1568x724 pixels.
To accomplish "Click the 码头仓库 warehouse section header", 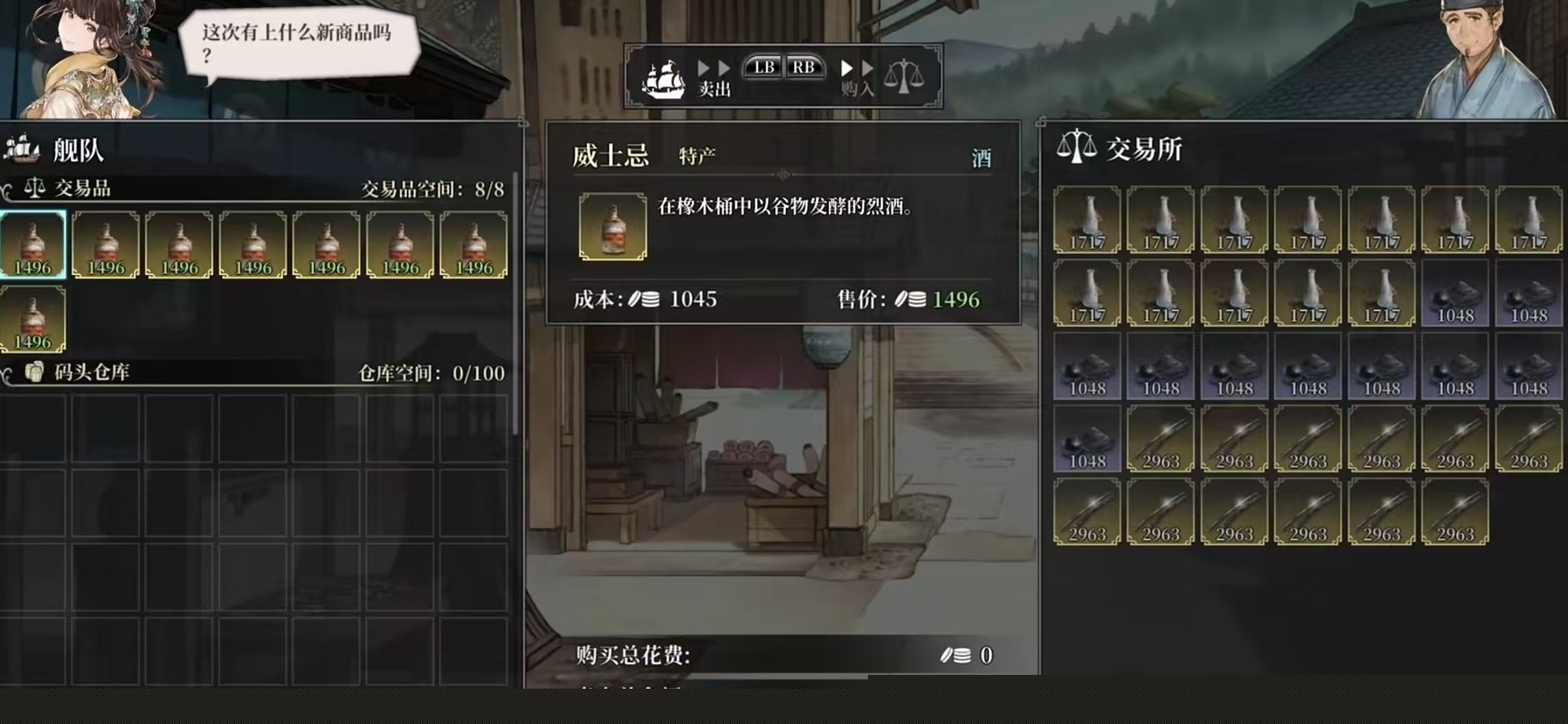I will point(91,372).
